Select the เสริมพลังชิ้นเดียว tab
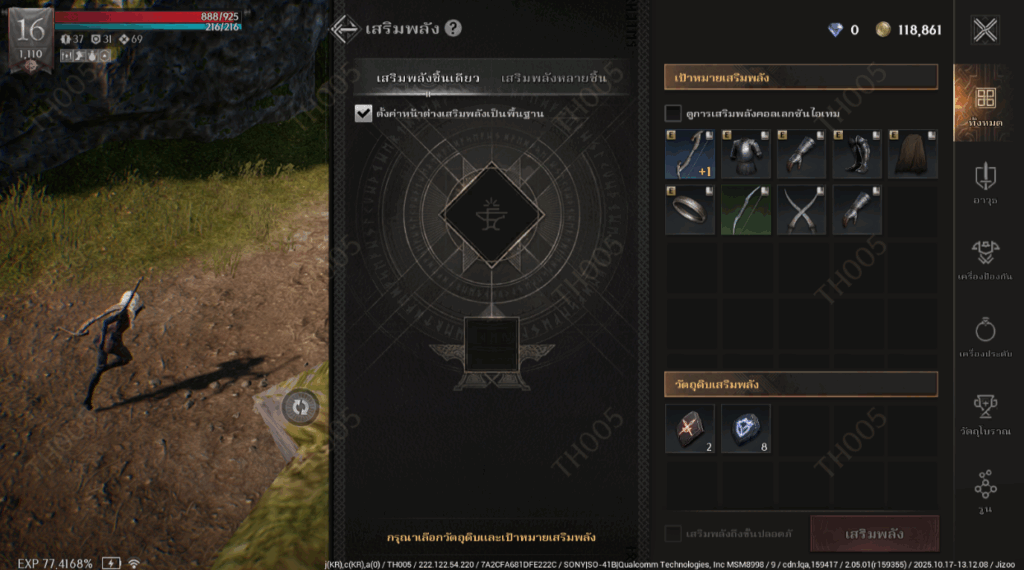1024x570 pixels. tap(428, 78)
